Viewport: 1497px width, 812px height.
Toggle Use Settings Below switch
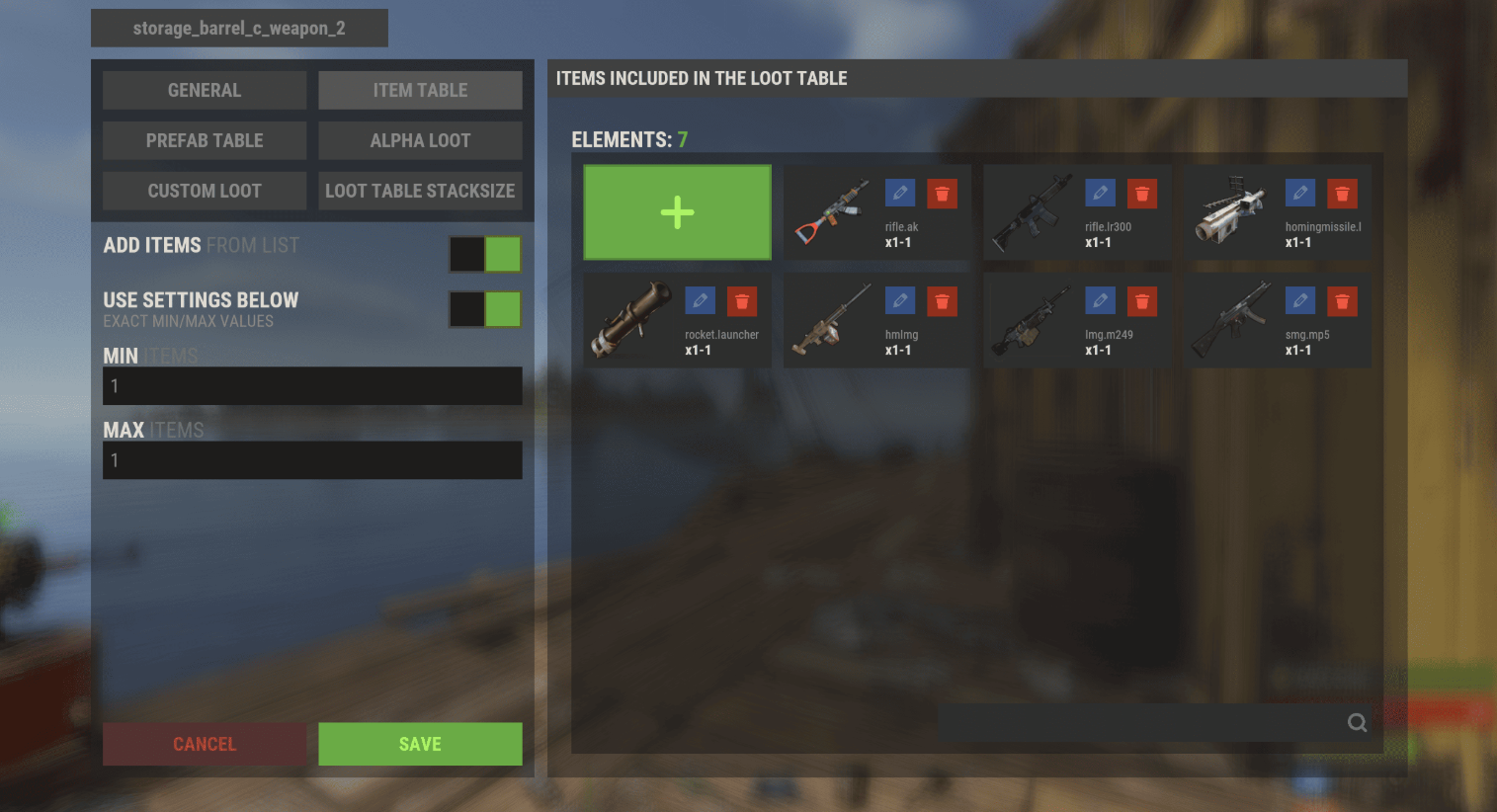pyautogui.click(x=485, y=309)
